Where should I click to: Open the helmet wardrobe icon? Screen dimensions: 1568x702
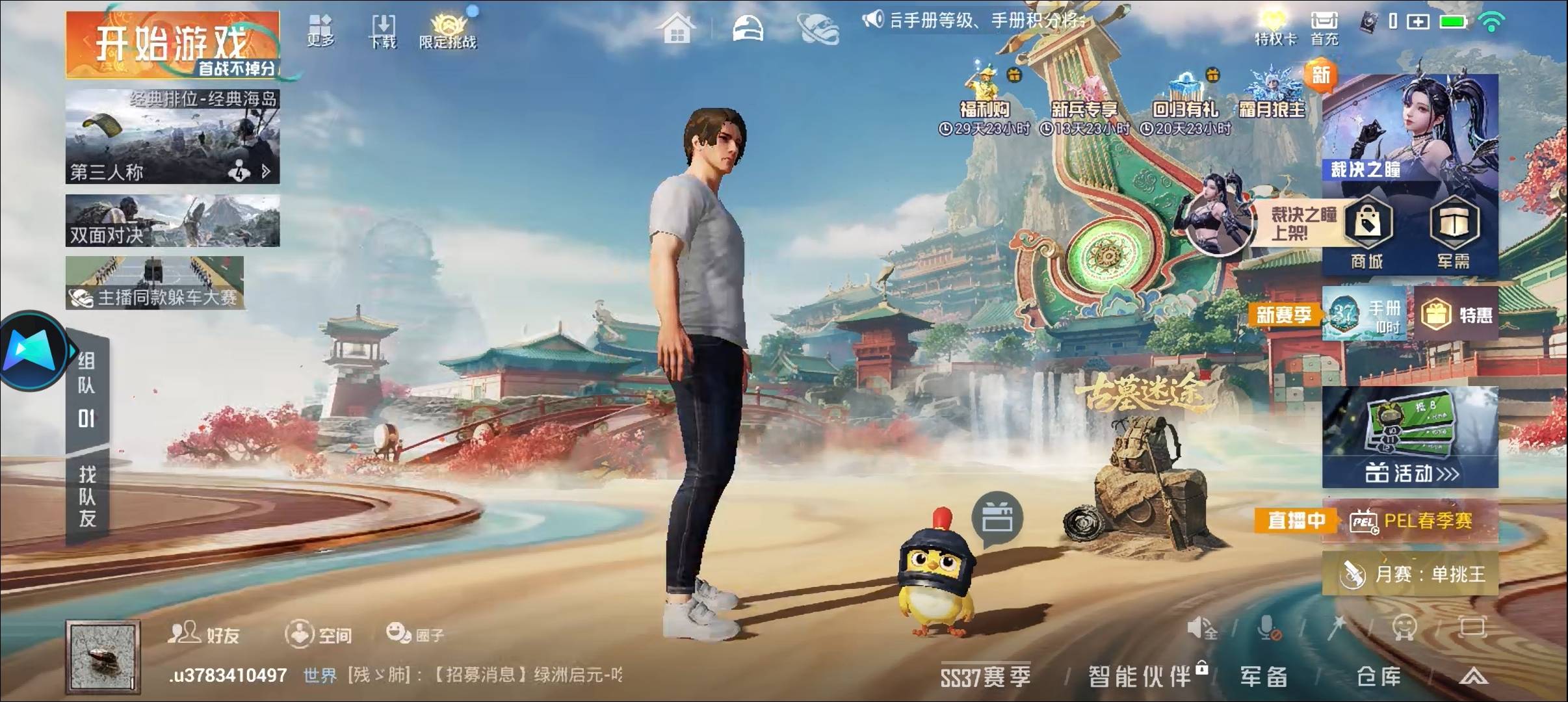[x=748, y=27]
